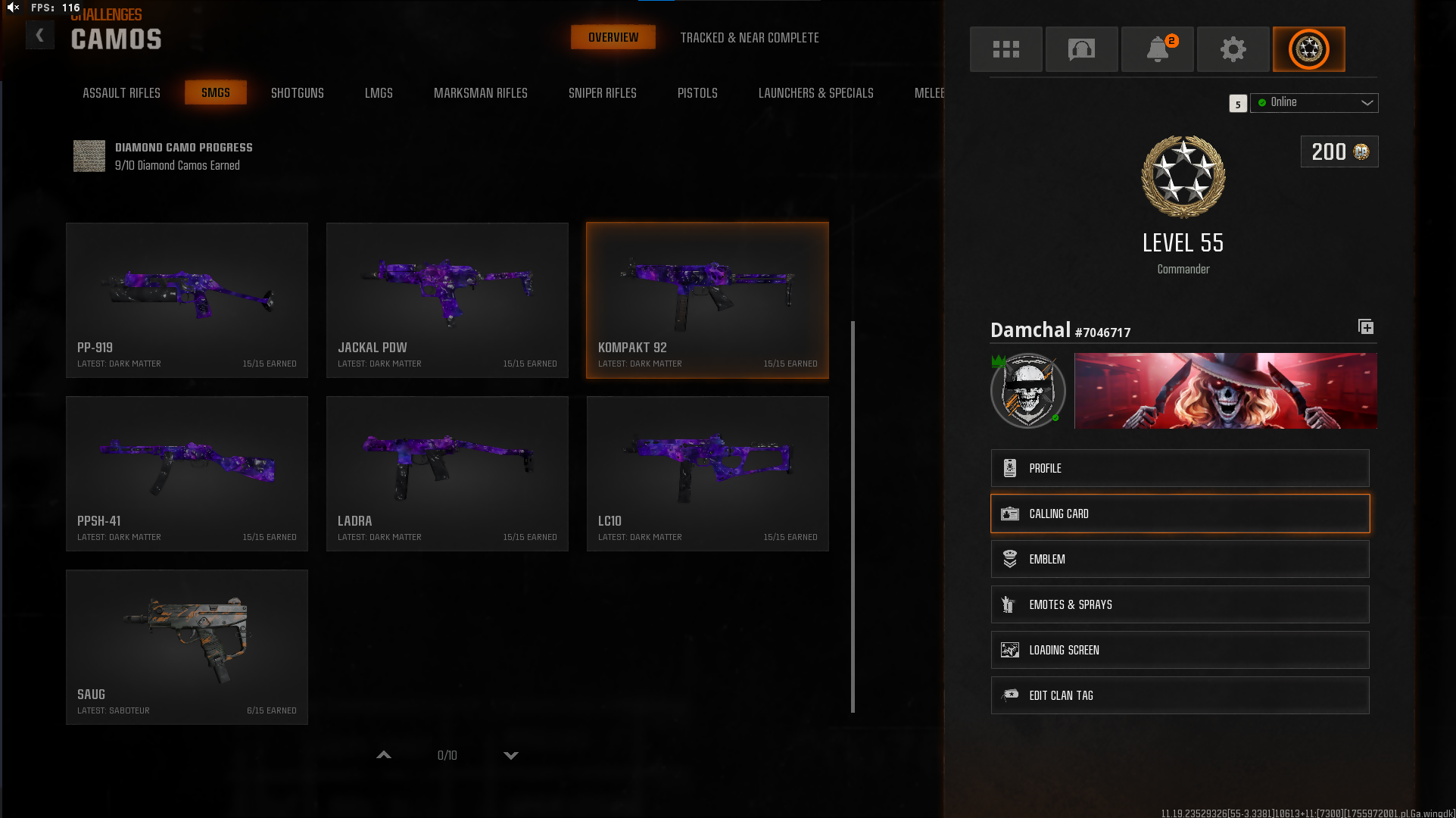The image size is (1456, 818).
Task: Click the down arrow below the camo grid
Action: point(511,755)
